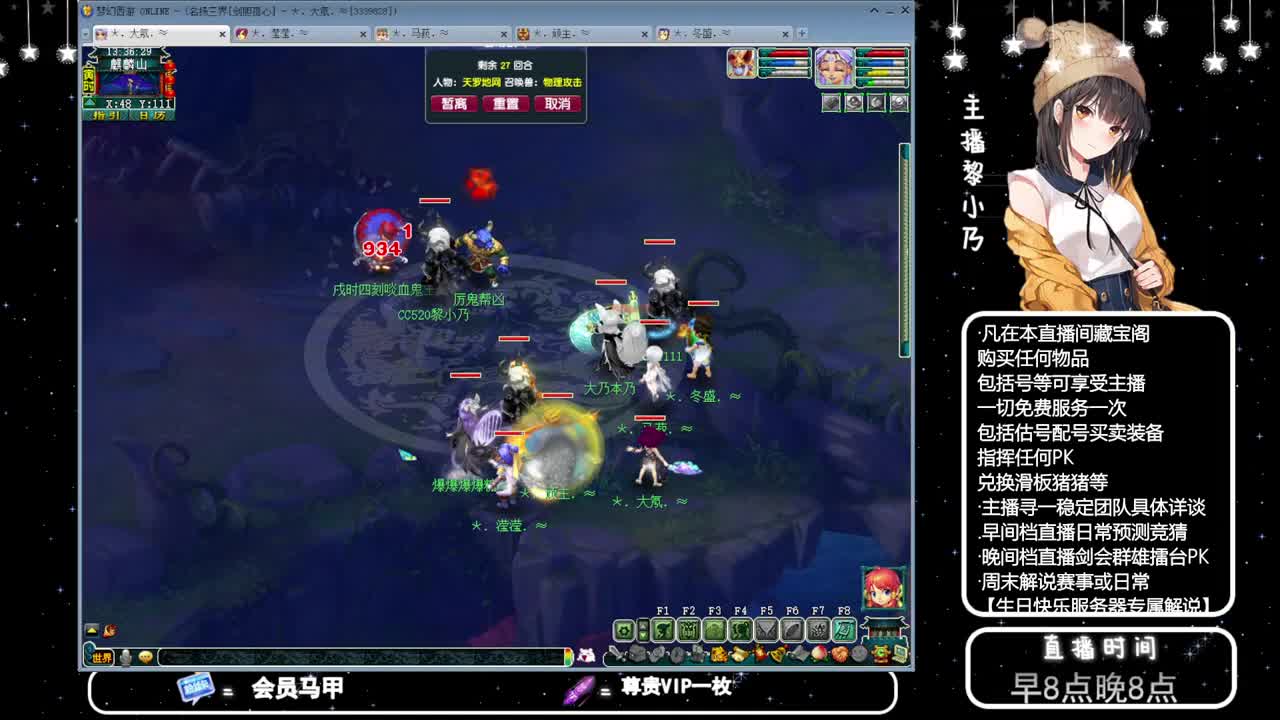The image size is (1280, 720).
Task: Click the rainbow color strip beside the chat input
Action: pyautogui.click(x=568, y=657)
